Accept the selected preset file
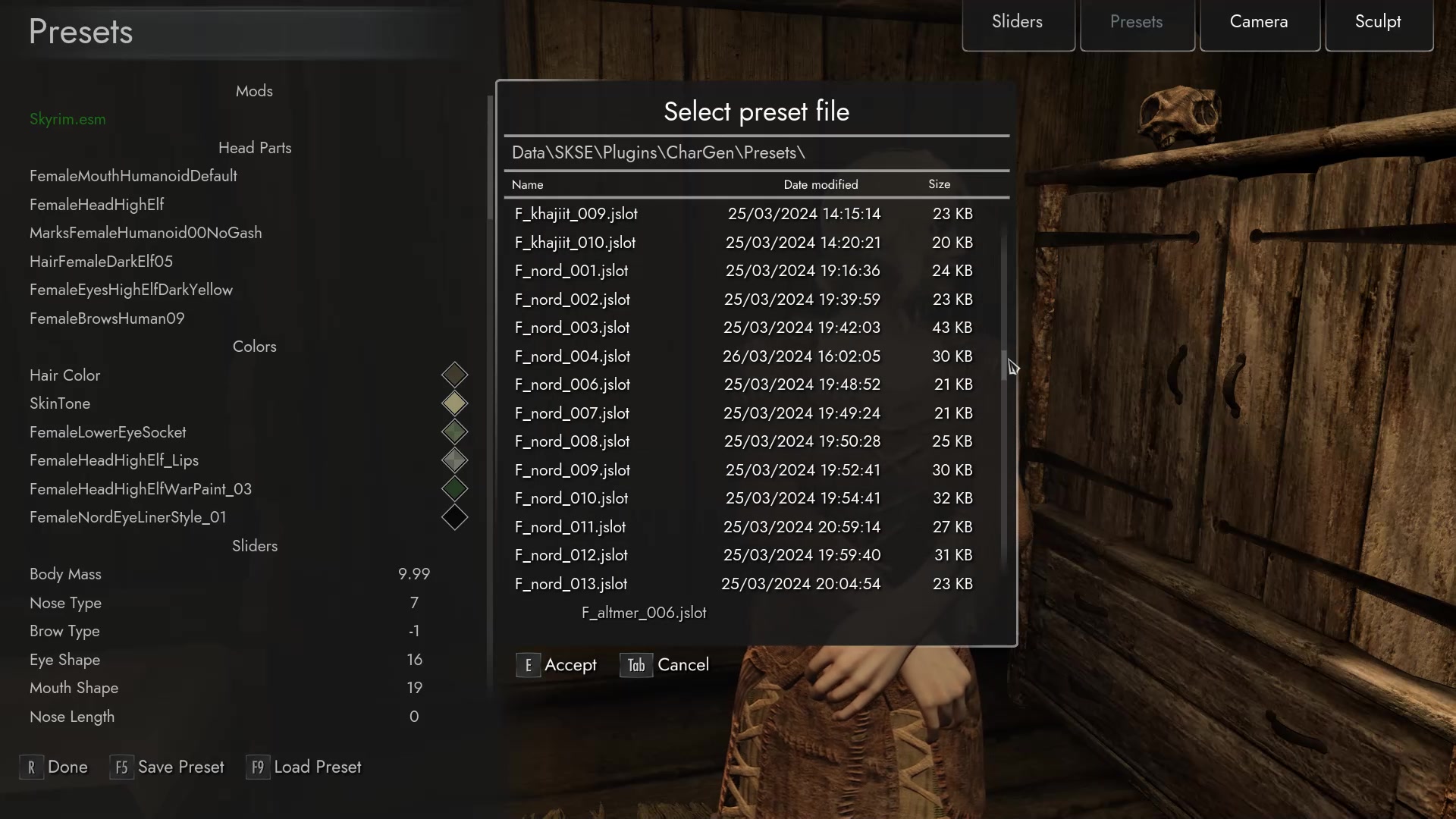Screen dimensions: 1456x819 pyautogui.click(x=557, y=665)
